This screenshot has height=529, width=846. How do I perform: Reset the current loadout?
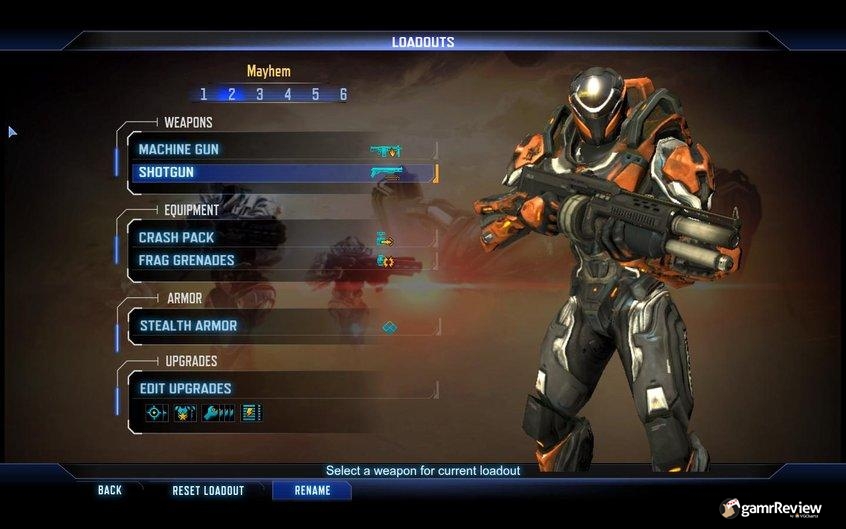(208, 491)
